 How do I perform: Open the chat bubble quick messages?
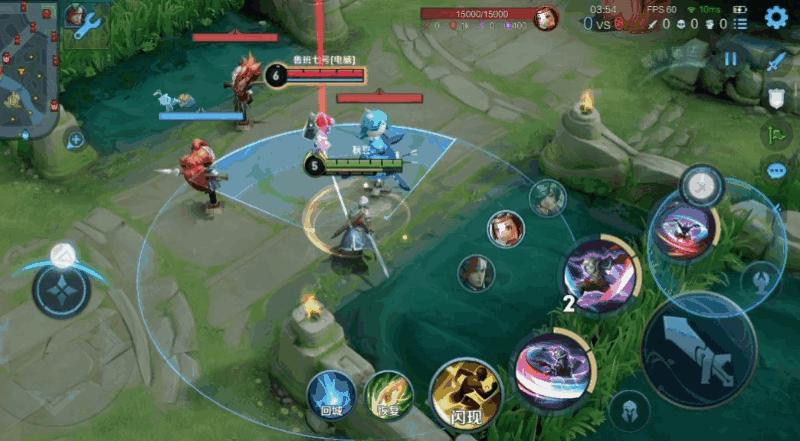pyautogui.click(x=777, y=170)
